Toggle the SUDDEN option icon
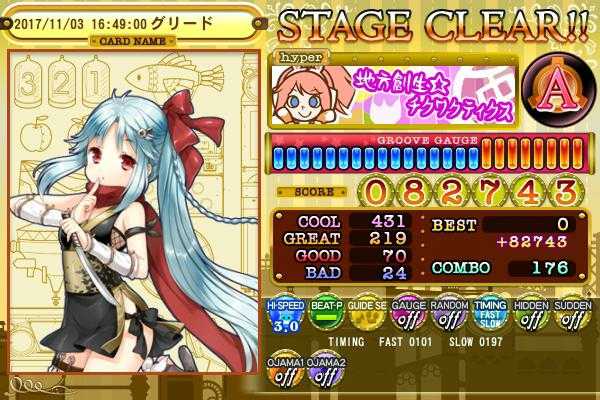The width and height of the screenshot is (600, 400). [x=571, y=318]
